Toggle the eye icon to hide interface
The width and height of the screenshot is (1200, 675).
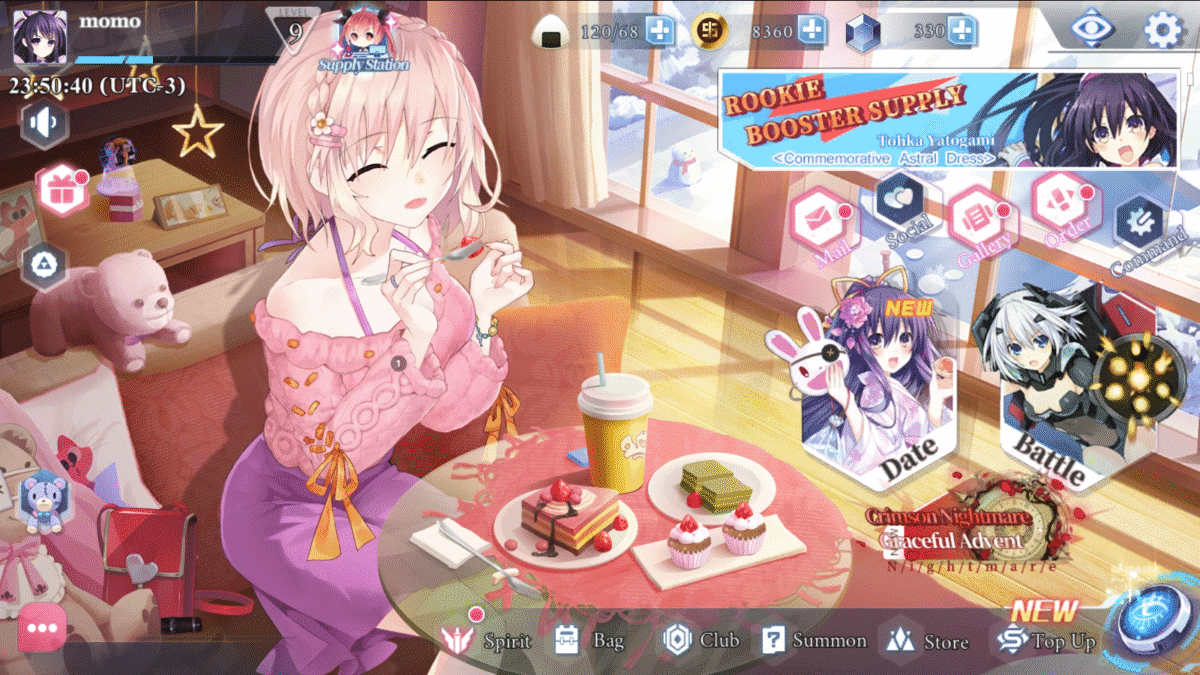pyautogui.click(x=1093, y=29)
